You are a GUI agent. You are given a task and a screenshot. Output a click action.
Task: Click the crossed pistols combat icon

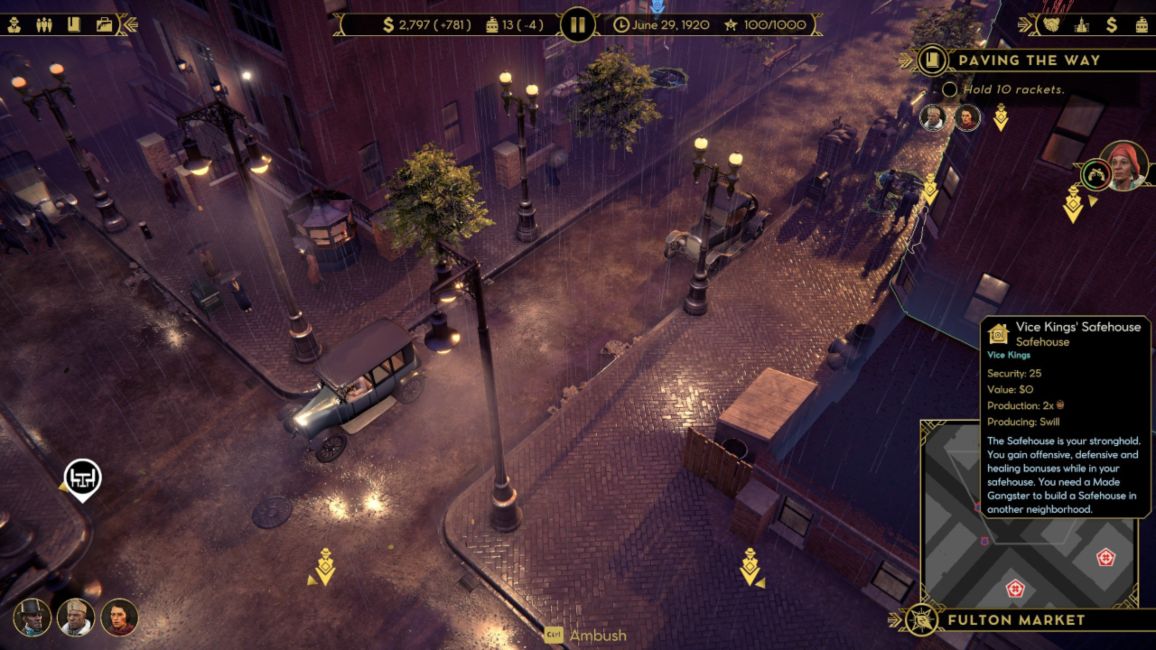[1094, 175]
